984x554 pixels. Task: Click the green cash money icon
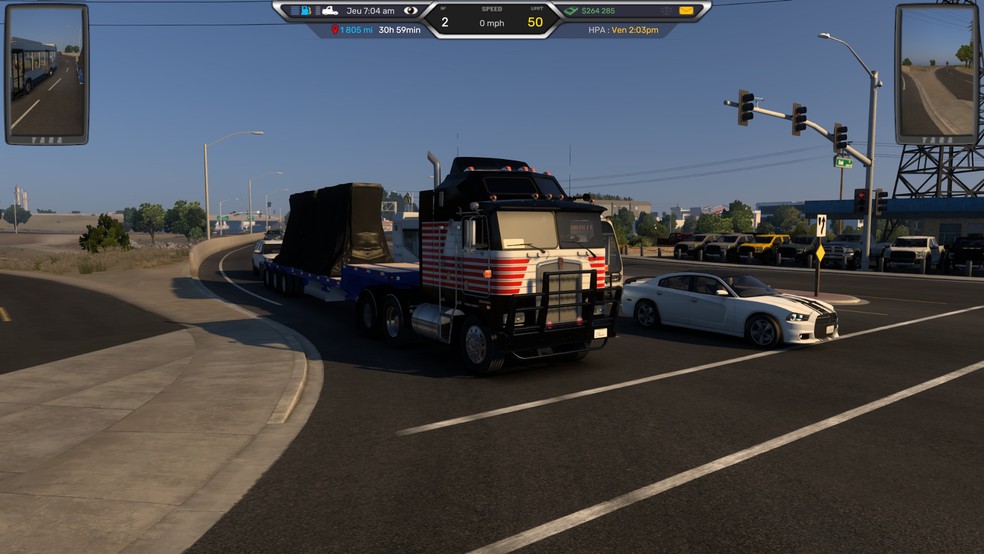coord(570,10)
